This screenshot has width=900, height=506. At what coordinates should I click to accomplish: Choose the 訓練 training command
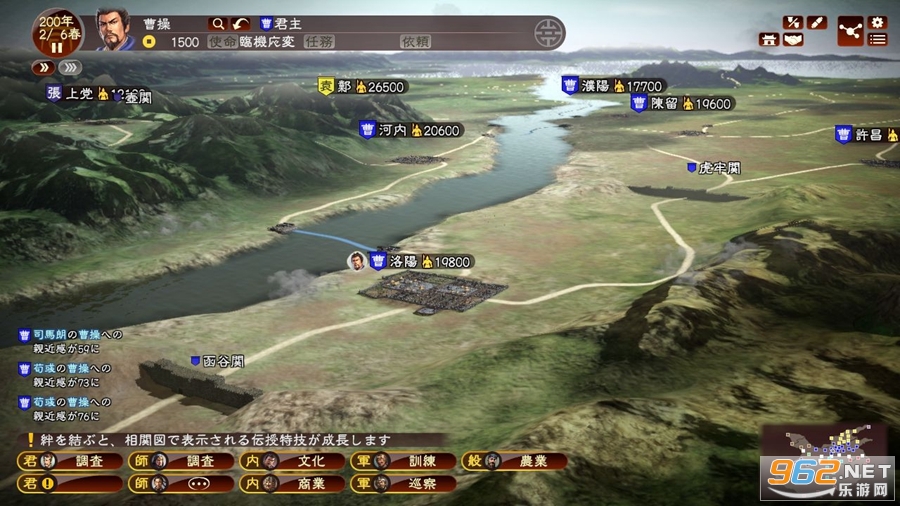pyautogui.click(x=403, y=461)
